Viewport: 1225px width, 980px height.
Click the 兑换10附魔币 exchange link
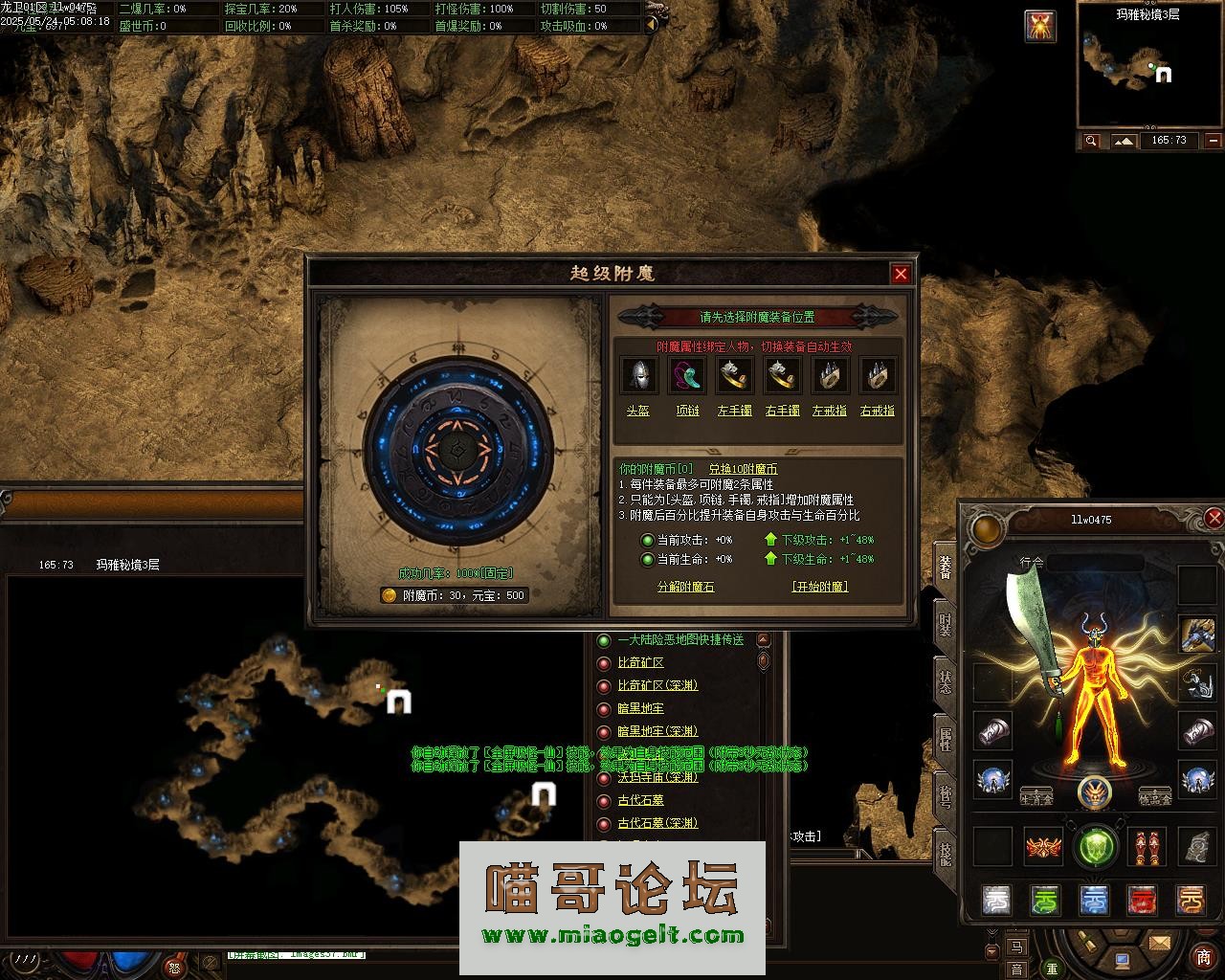pos(743,469)
